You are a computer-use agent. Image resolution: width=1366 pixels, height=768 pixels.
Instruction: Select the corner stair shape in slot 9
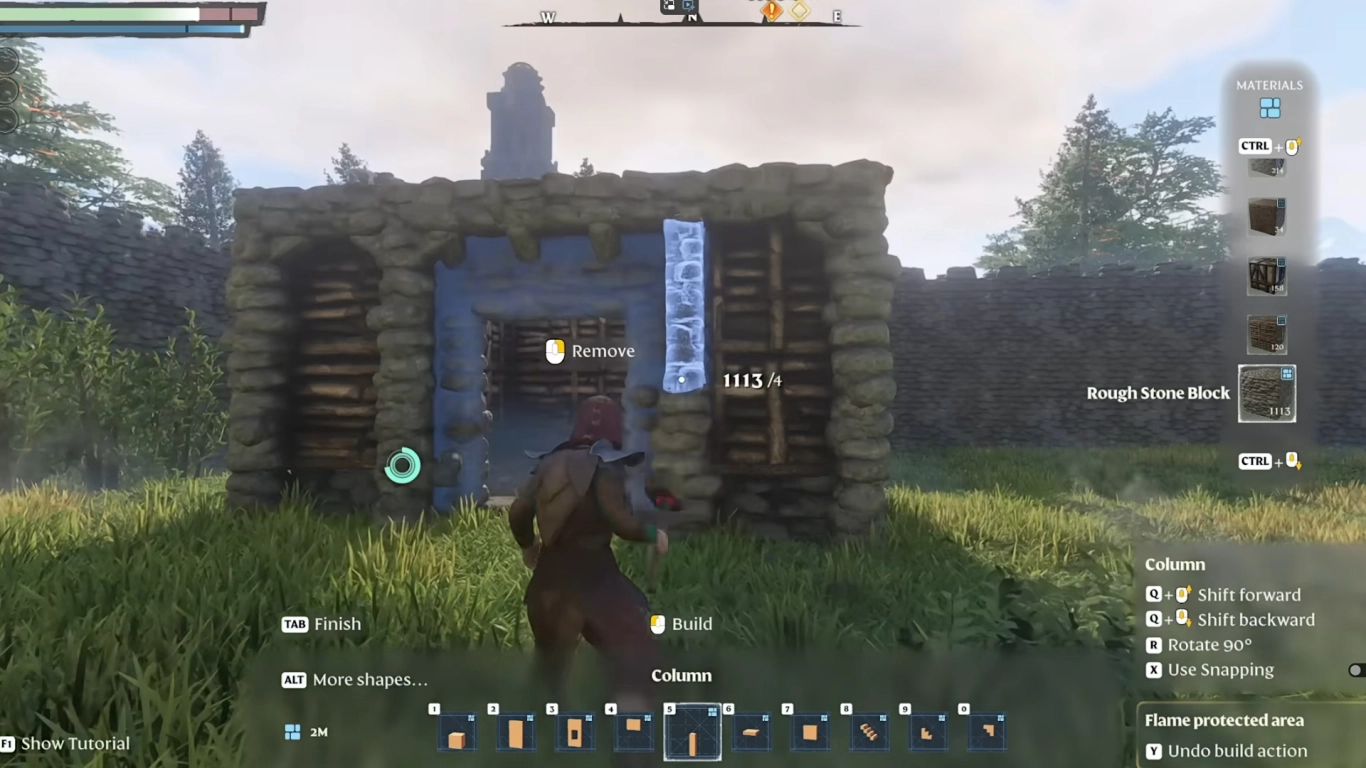coord(928,732)
